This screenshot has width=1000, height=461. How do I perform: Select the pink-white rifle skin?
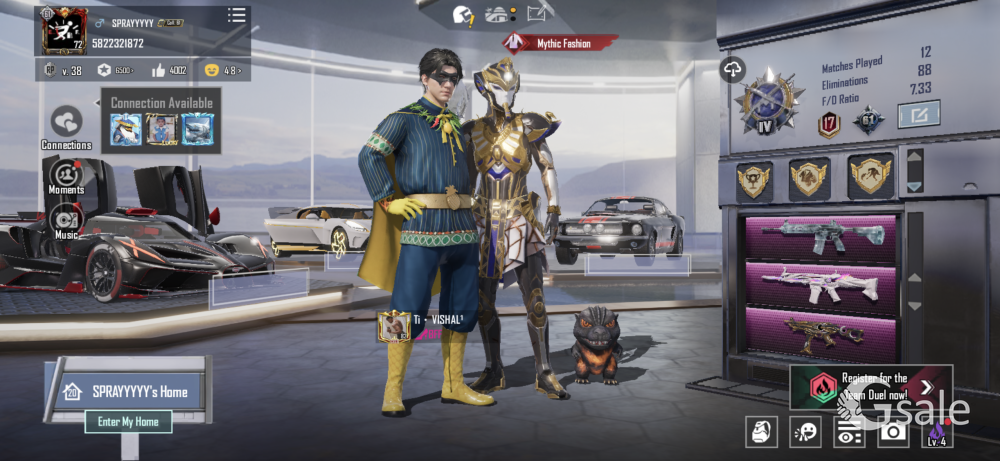coord(821,285)
